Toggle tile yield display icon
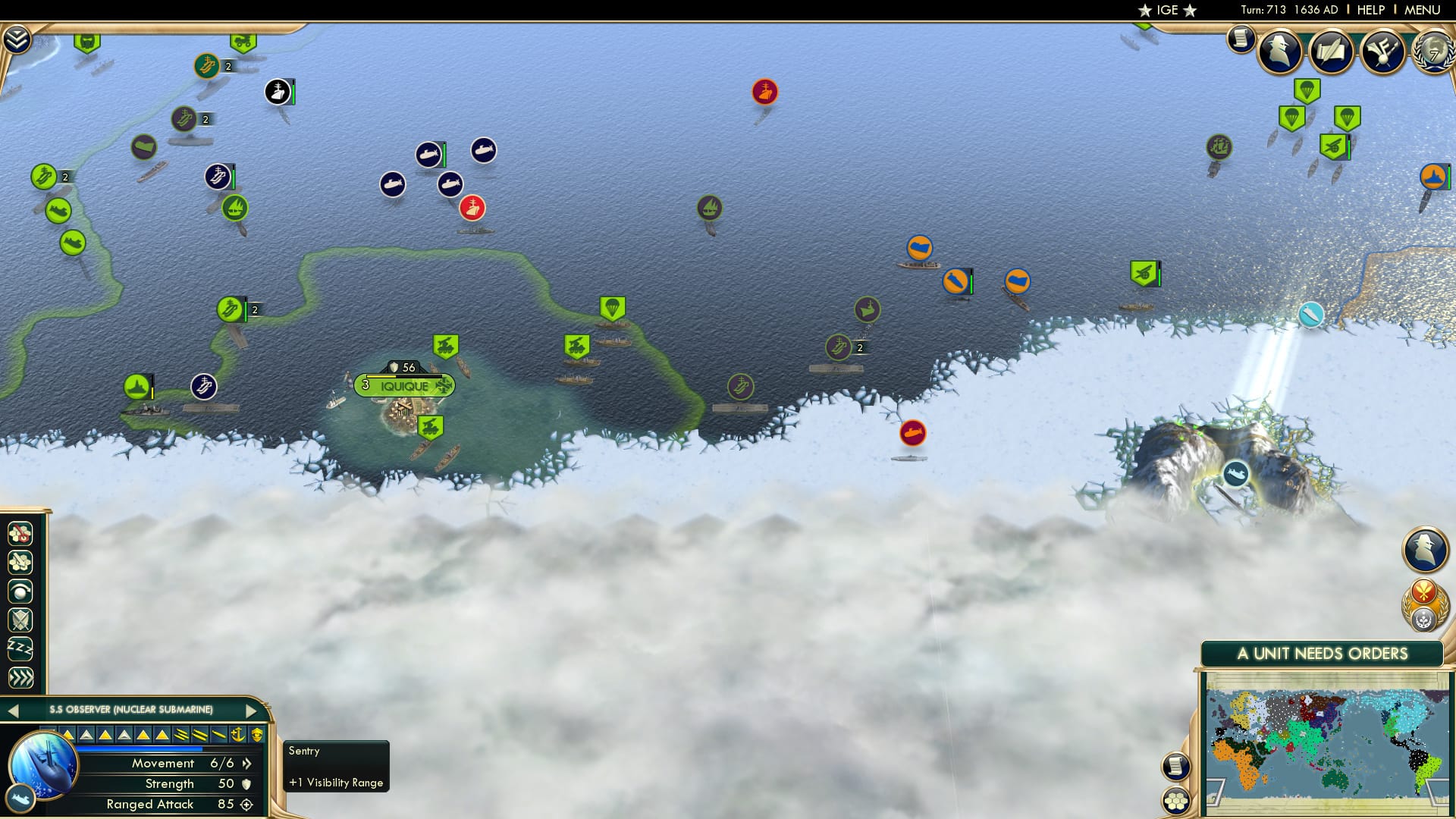This screenshot has width=1456, height=819. point(20,562)
